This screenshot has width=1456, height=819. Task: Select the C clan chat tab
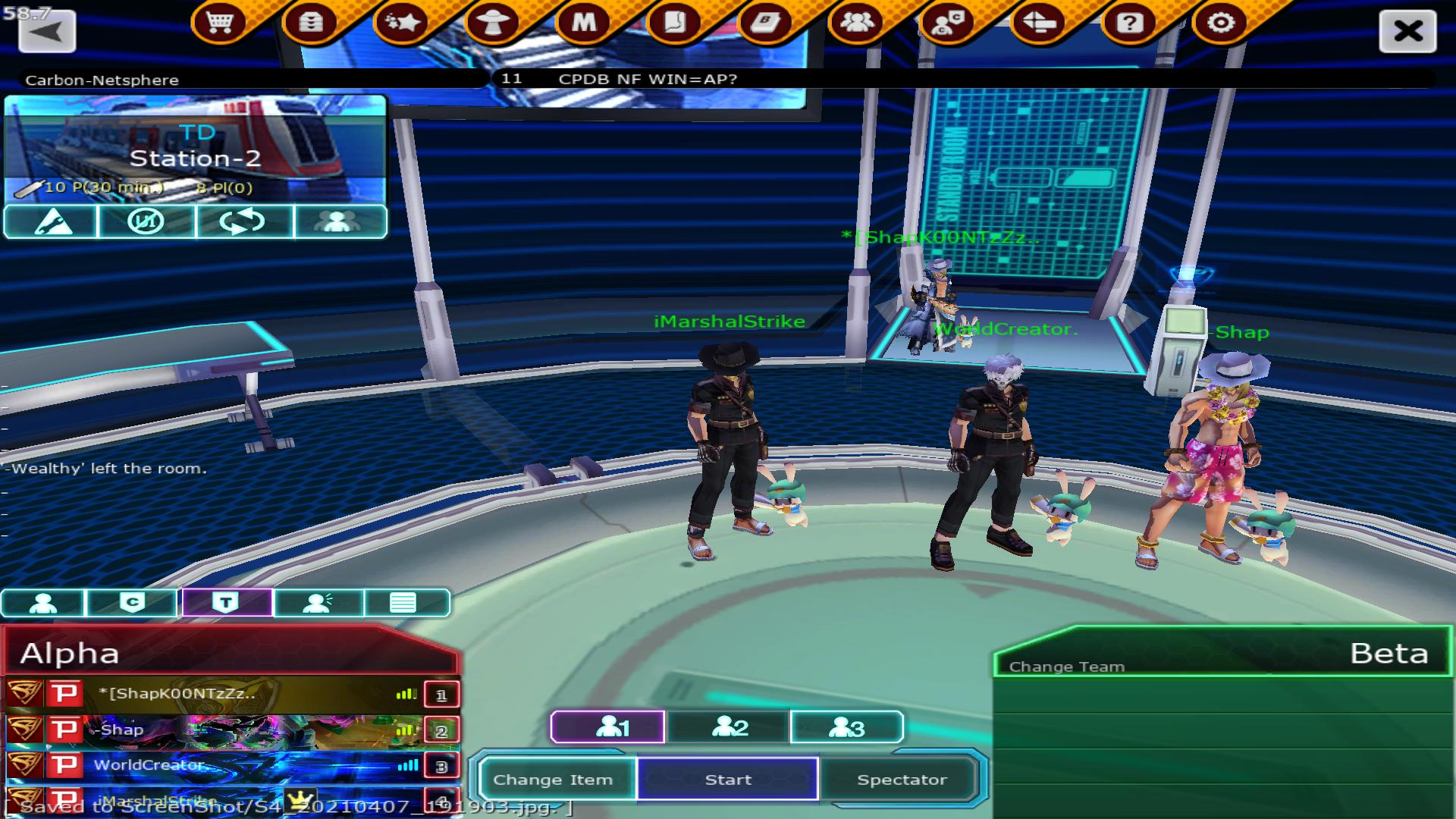pos(132,603)
